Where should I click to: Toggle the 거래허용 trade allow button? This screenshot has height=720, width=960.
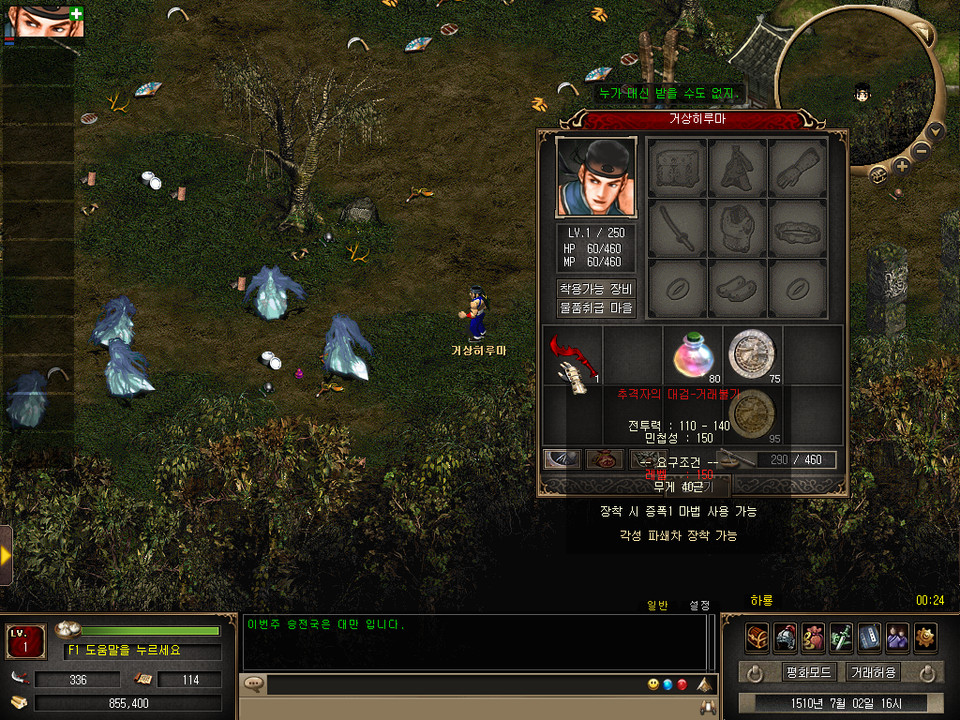[873, 672]
